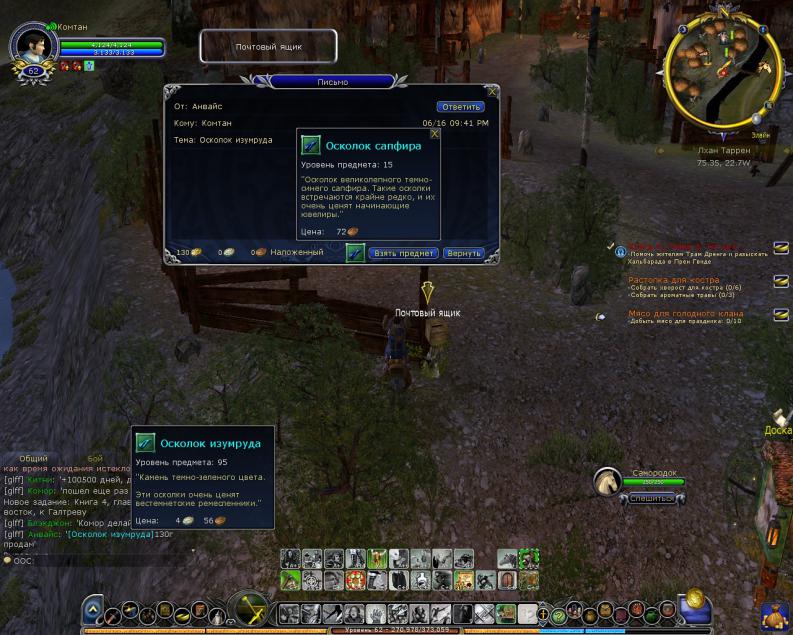The height and width of the screenshot is (635, 793).
Task: Switch to the Бой chat tab
Action: pyautogui.click(x=95, y=457)
